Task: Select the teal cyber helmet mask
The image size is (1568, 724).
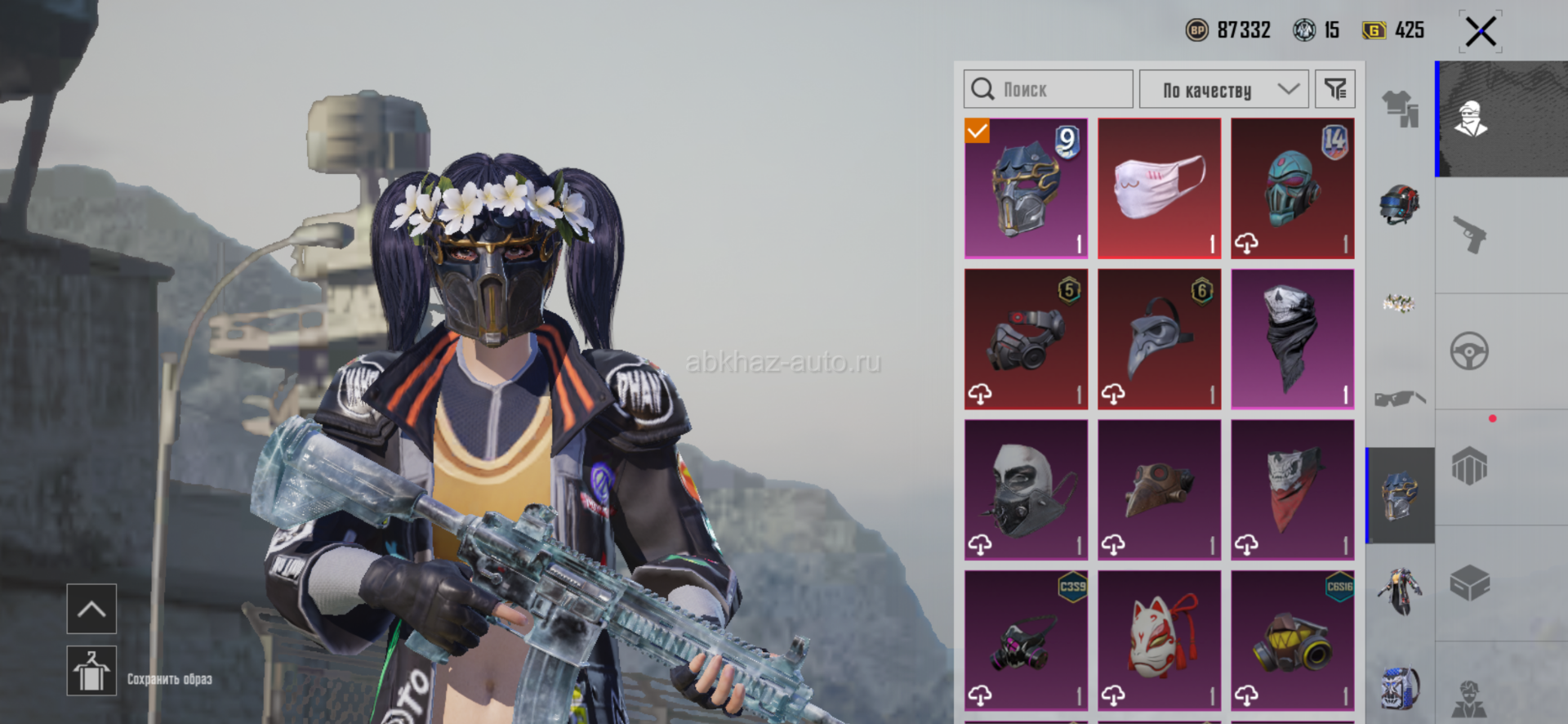Action: tap(1292, 188)
